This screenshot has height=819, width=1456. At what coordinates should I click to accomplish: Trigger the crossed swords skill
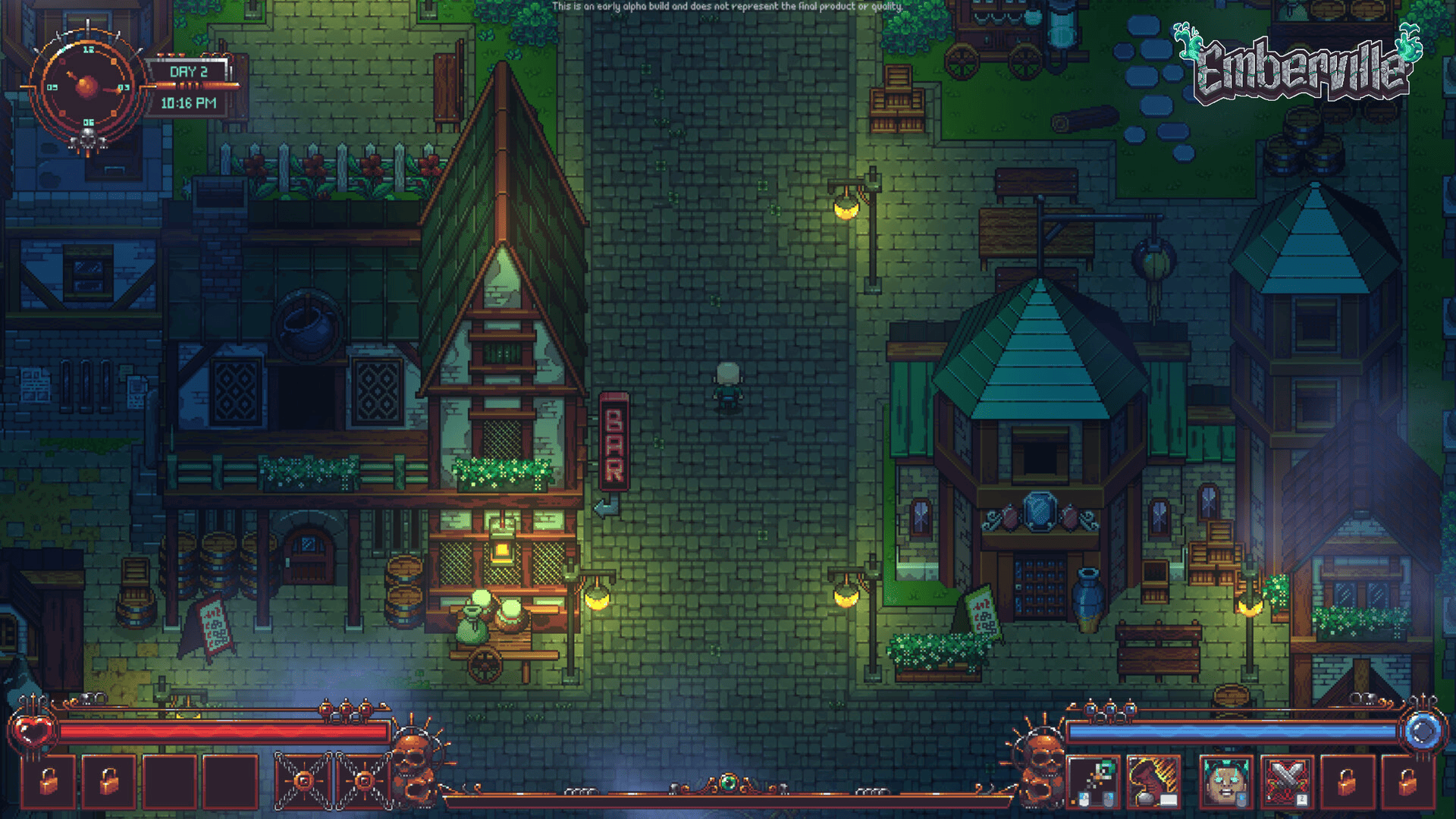click(x=1287, y=782)
